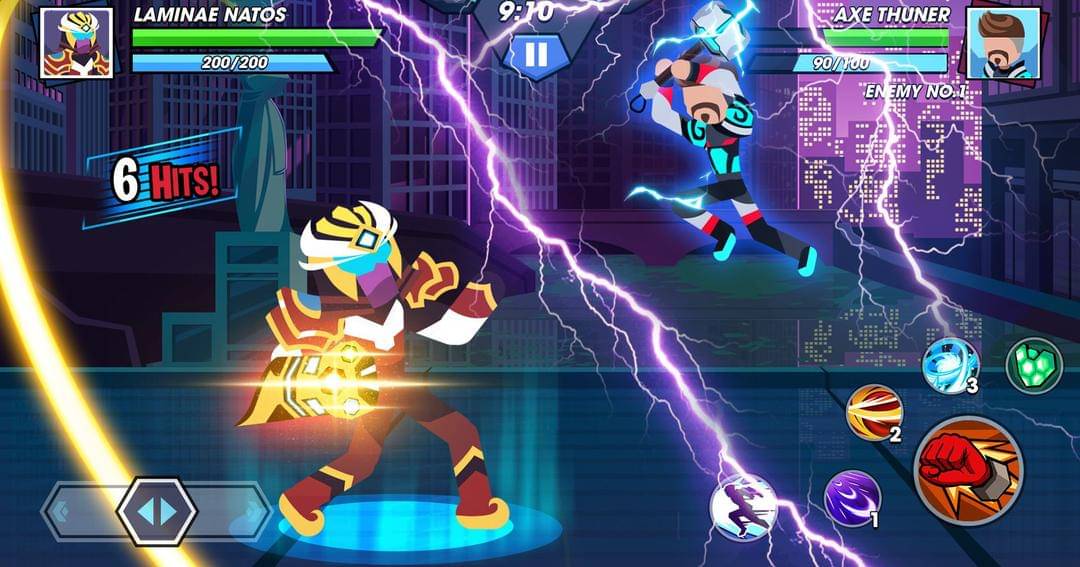Pause the fight with the pause button
The image size is (1080, 567).
coord(536,54)
